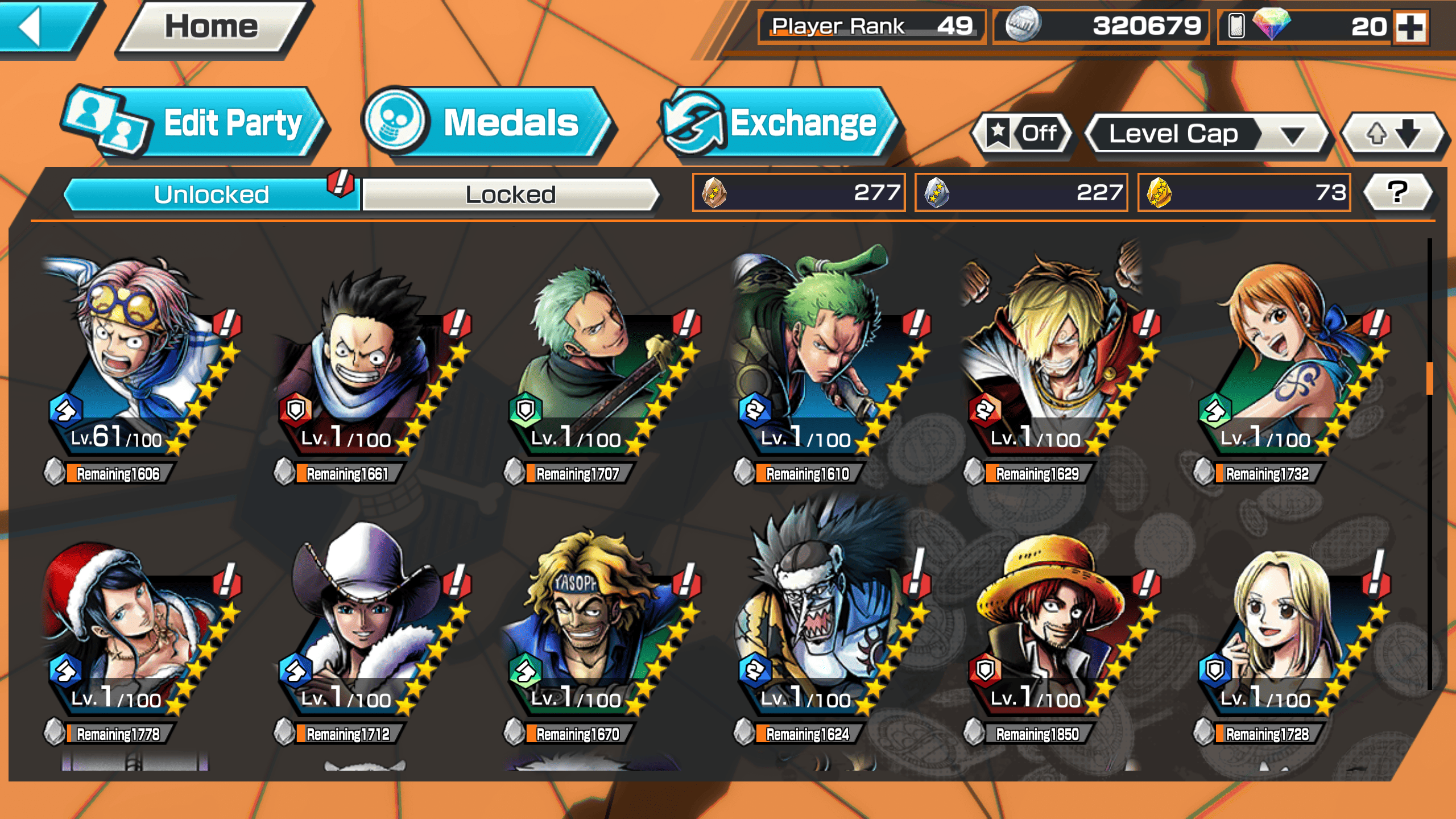Select the orange-haired Nami character
Screen dimensions: 1456x819
tap(1285, 364)
